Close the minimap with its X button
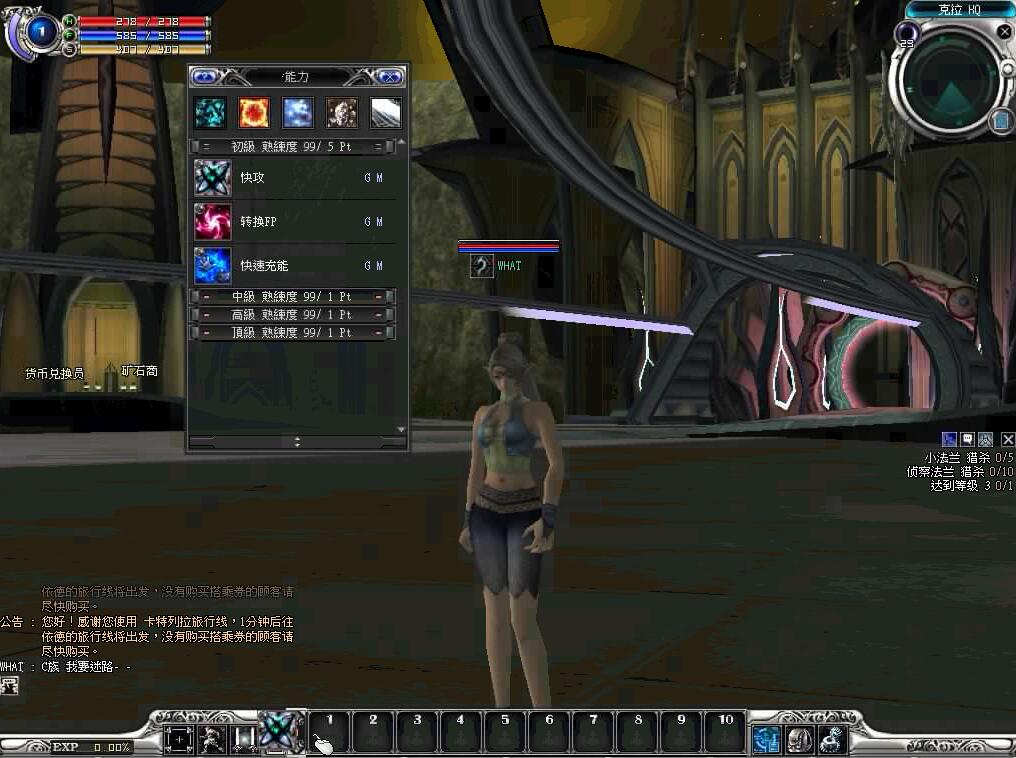 (x=1004, y=32)
